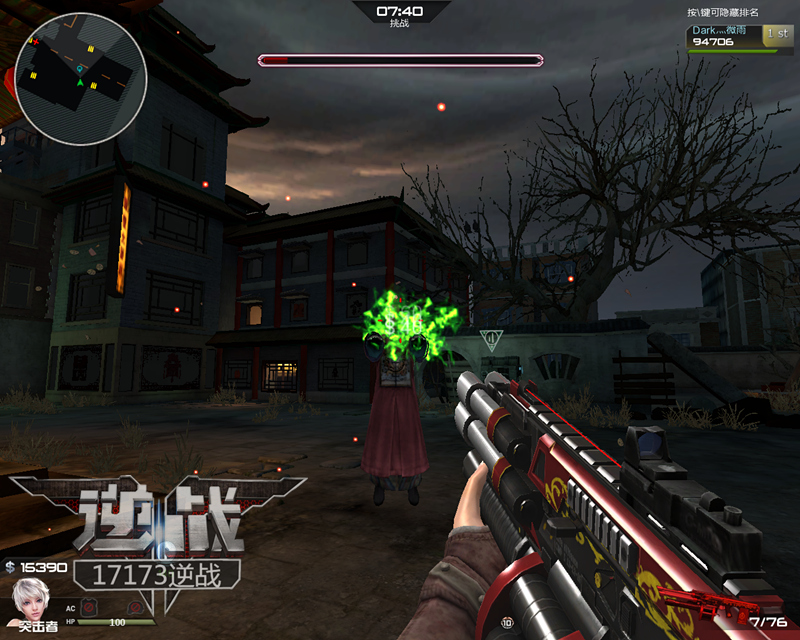Select the body armor vest icon

(x=91, y=607)
